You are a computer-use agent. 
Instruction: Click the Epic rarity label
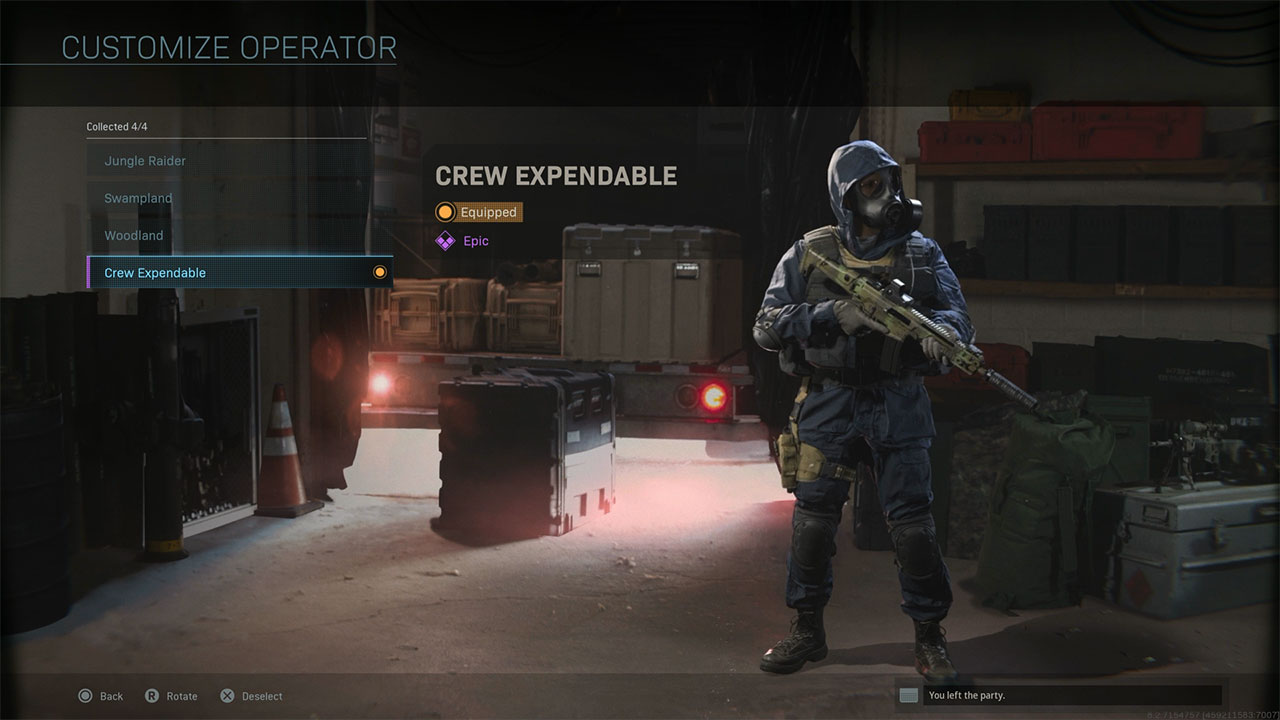pos(478,240)
